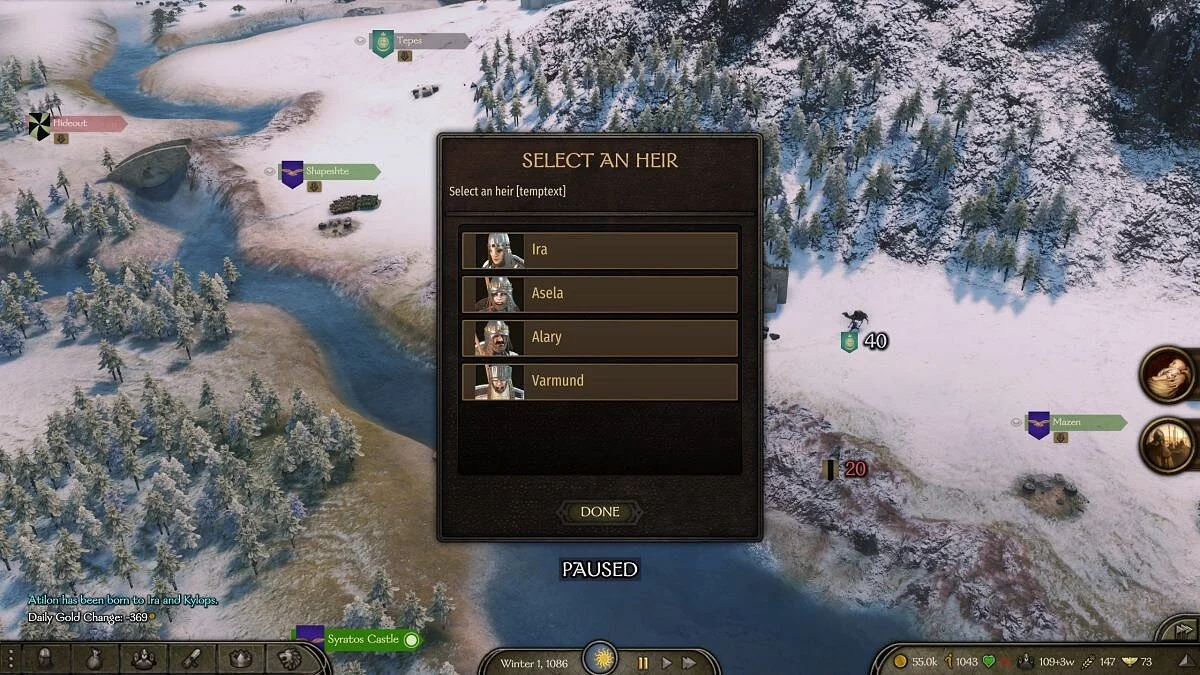Start time with the play arrow
This screenshot has height=675, width=1200.
(666, 662)
